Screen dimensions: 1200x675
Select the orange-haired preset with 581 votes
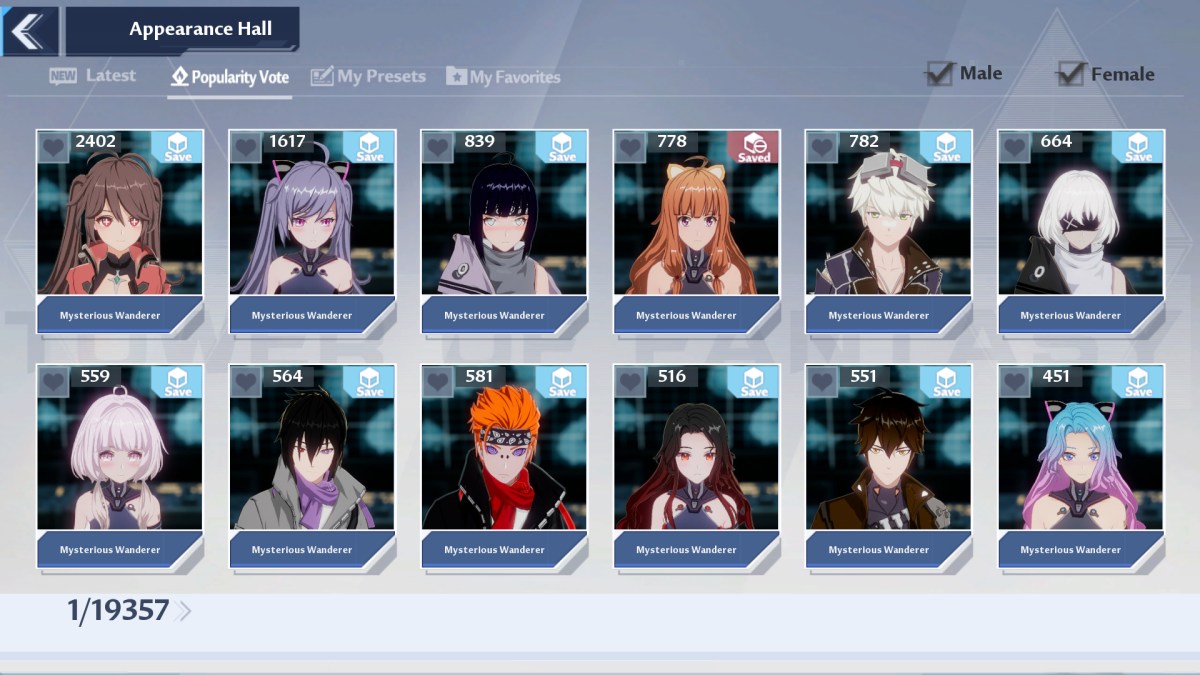503,455
